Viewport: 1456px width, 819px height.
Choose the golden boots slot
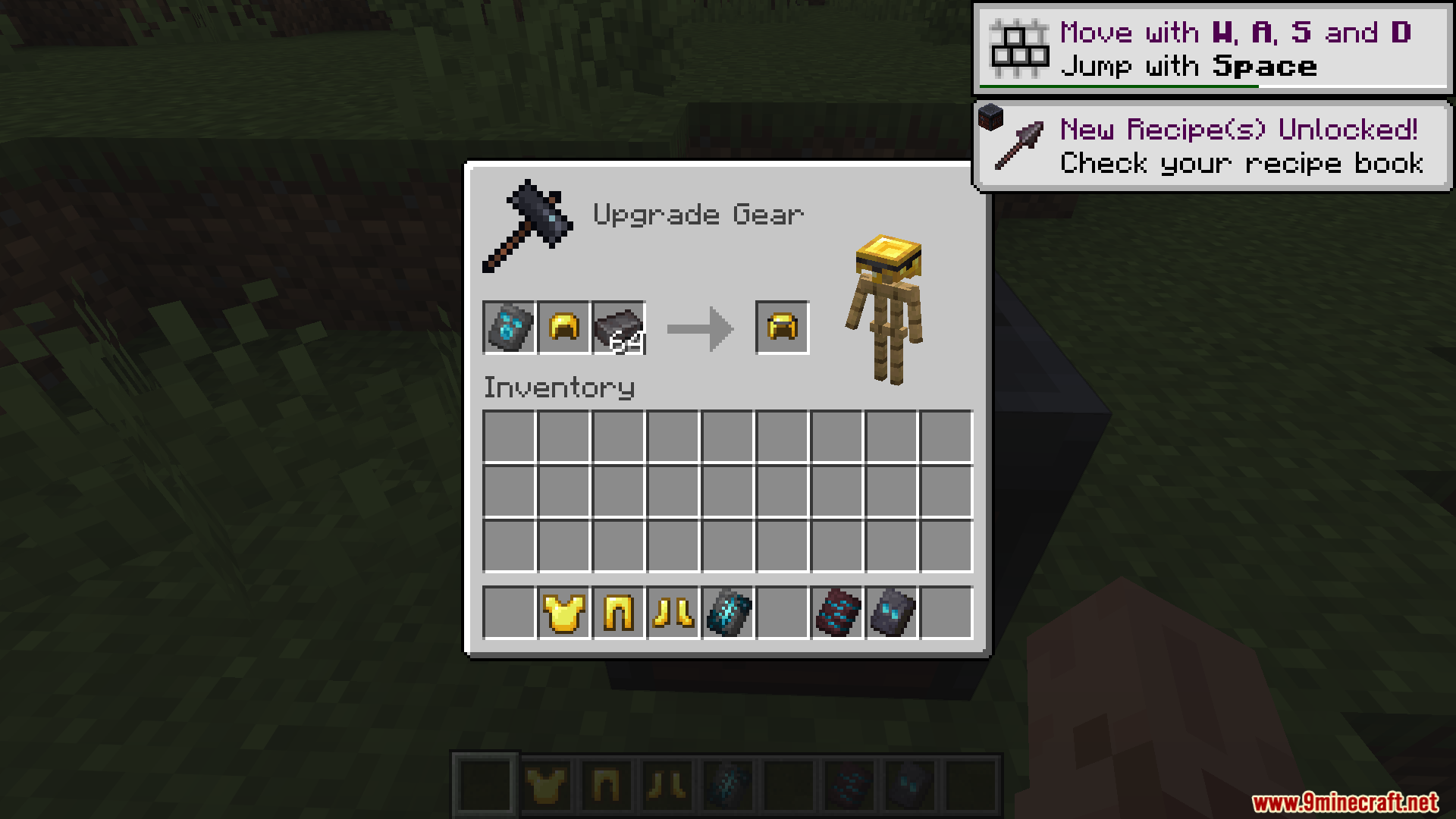(673, 612)
